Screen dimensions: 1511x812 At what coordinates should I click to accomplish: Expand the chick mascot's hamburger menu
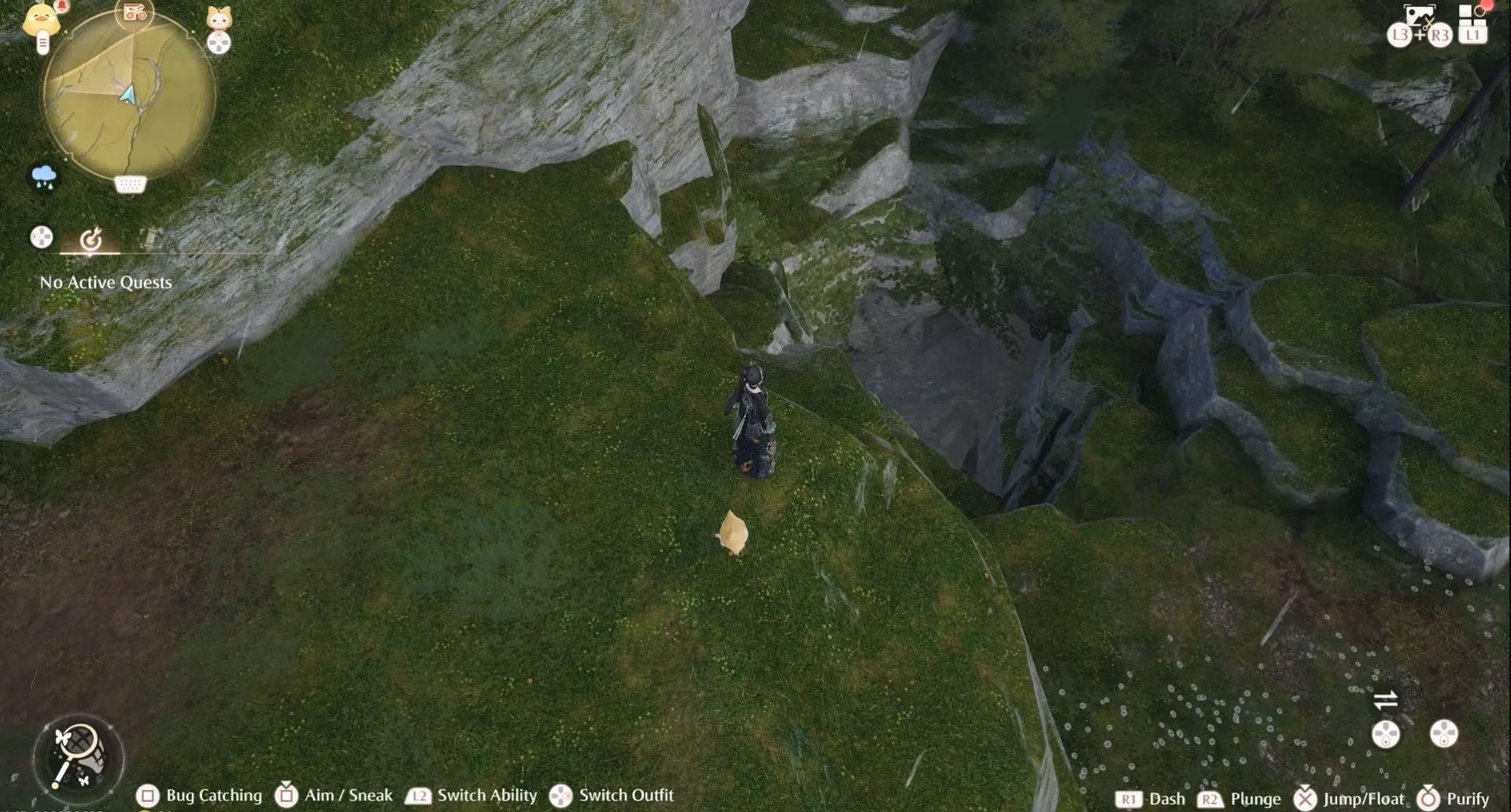pos(42,43)
